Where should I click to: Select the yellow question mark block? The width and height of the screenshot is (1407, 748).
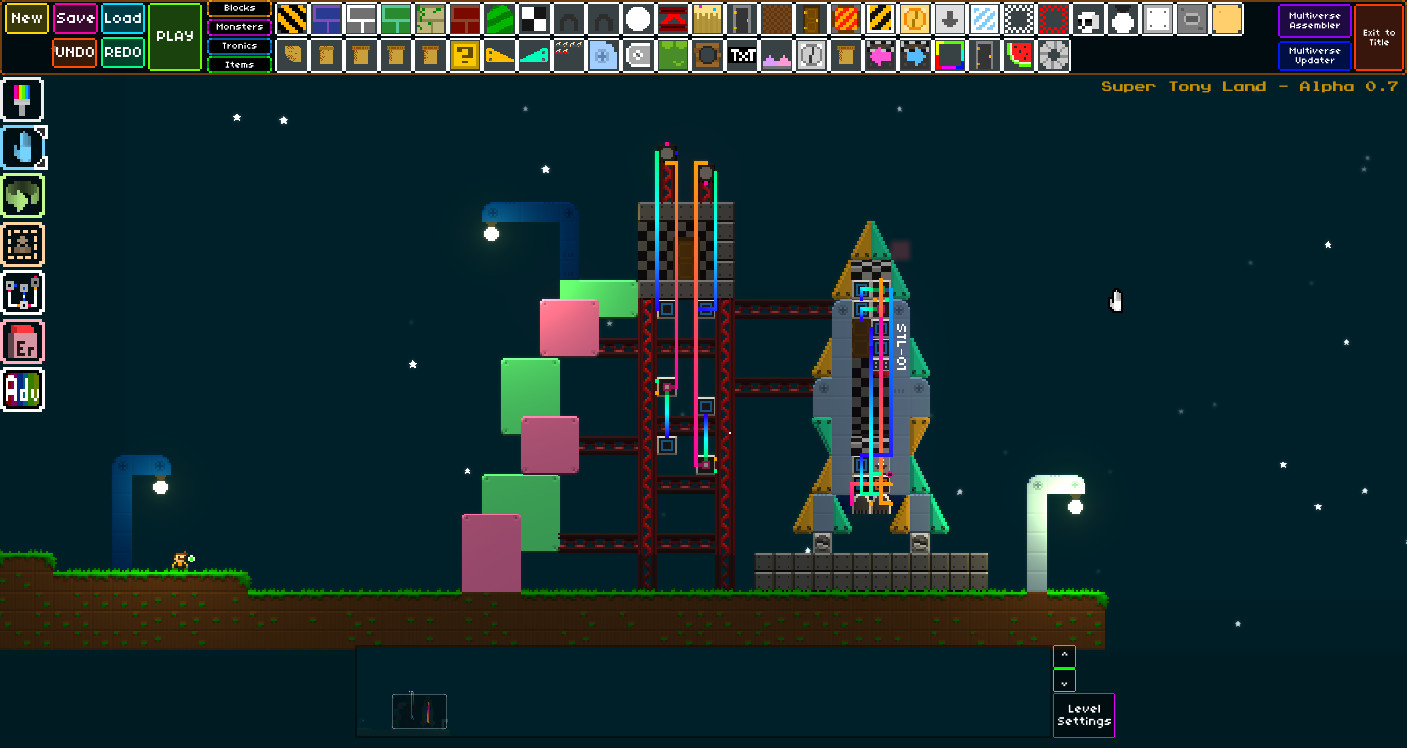464,56
